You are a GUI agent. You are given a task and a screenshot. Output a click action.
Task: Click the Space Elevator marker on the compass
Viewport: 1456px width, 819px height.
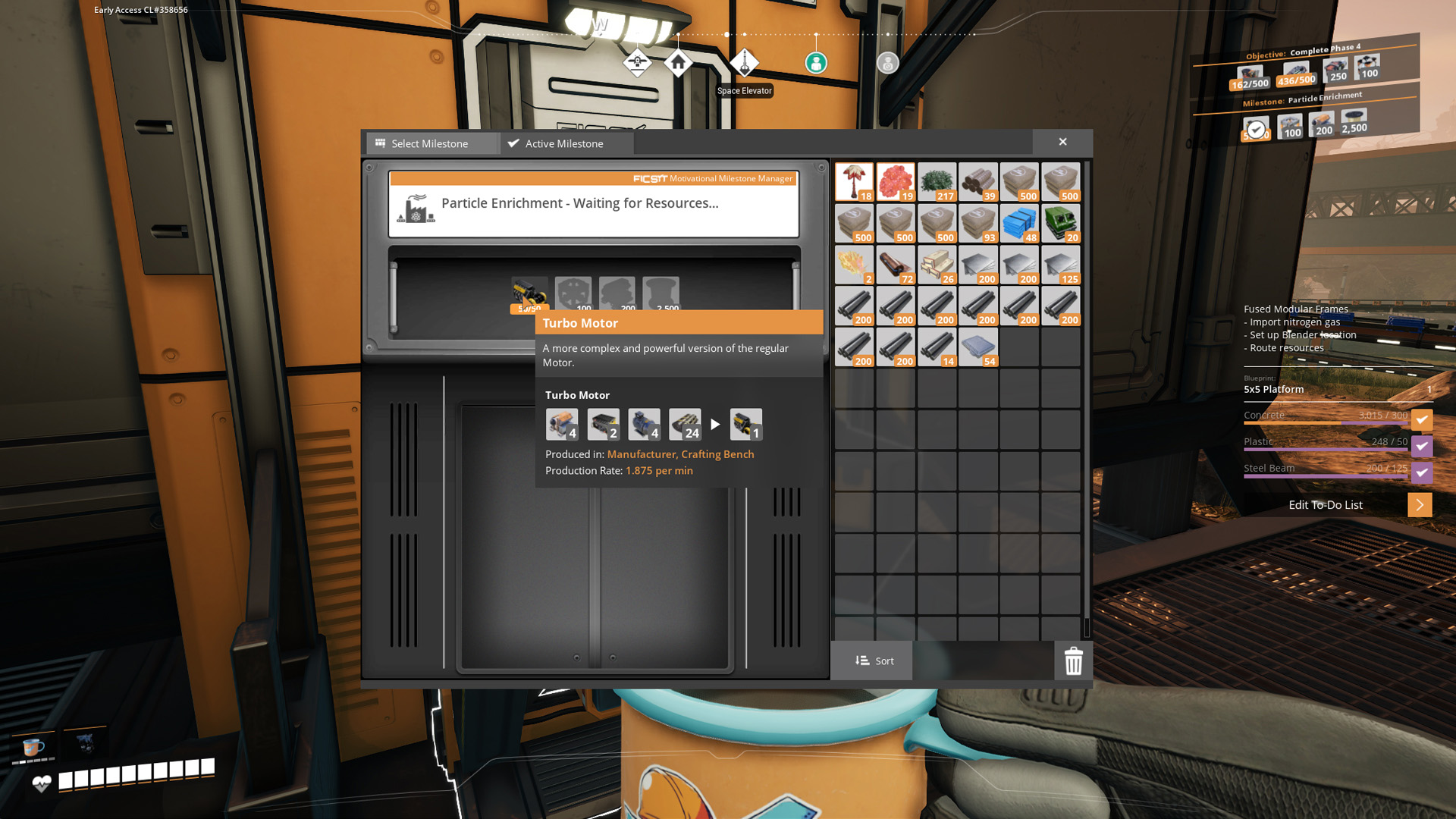[745, 64]
